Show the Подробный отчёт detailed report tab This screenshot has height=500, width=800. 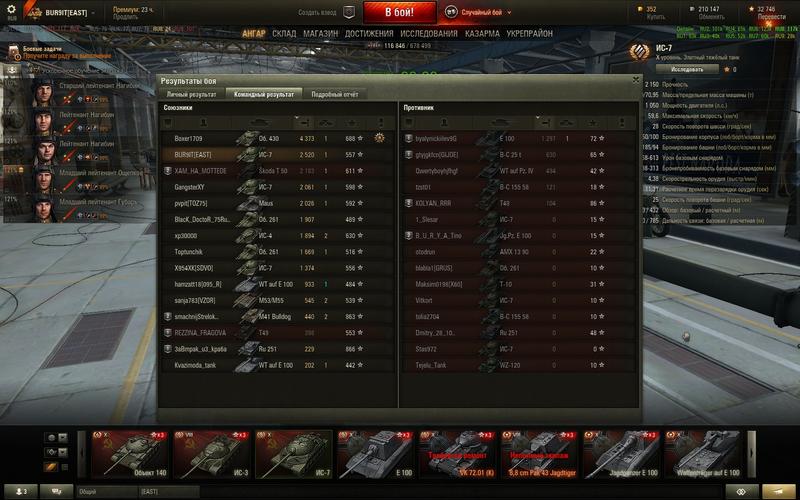pyautogui.click(x=334, y=94)
